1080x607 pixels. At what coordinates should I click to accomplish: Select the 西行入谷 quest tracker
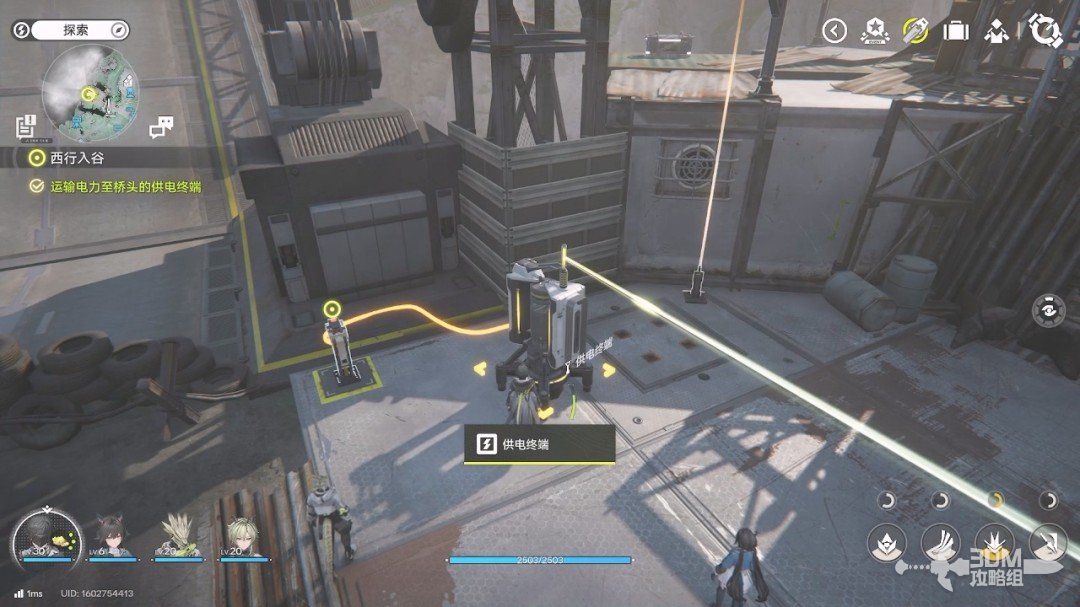coord(76,158)
